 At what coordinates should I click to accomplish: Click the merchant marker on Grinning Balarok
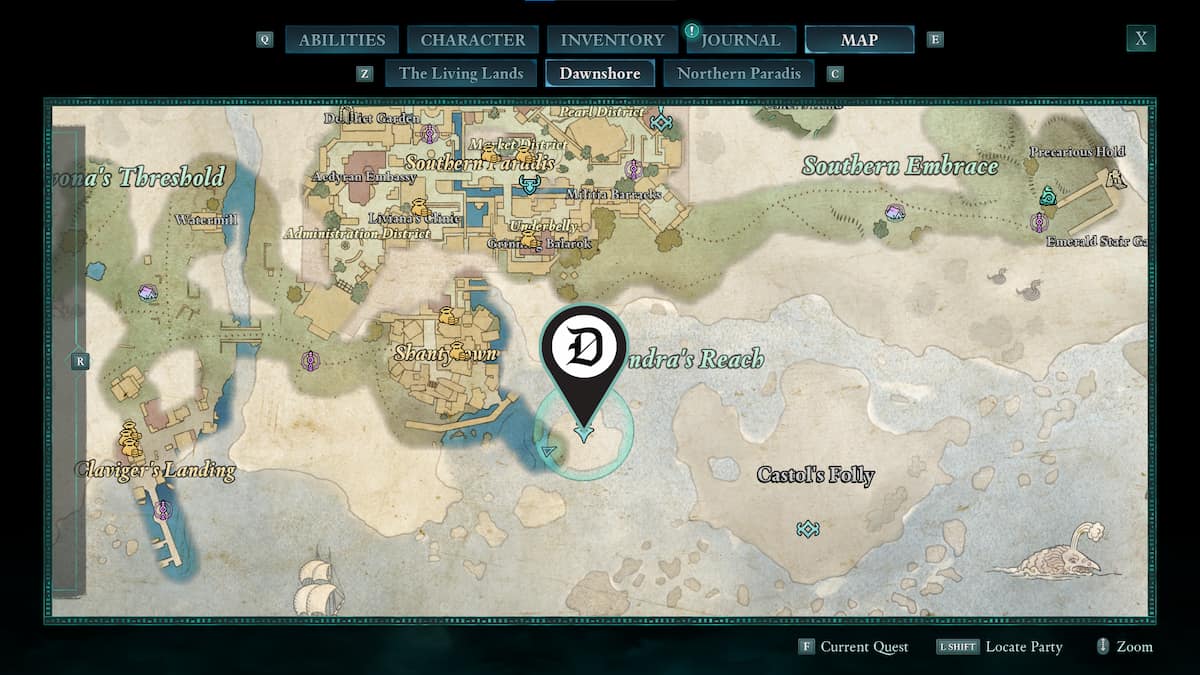tap(528, 240)
